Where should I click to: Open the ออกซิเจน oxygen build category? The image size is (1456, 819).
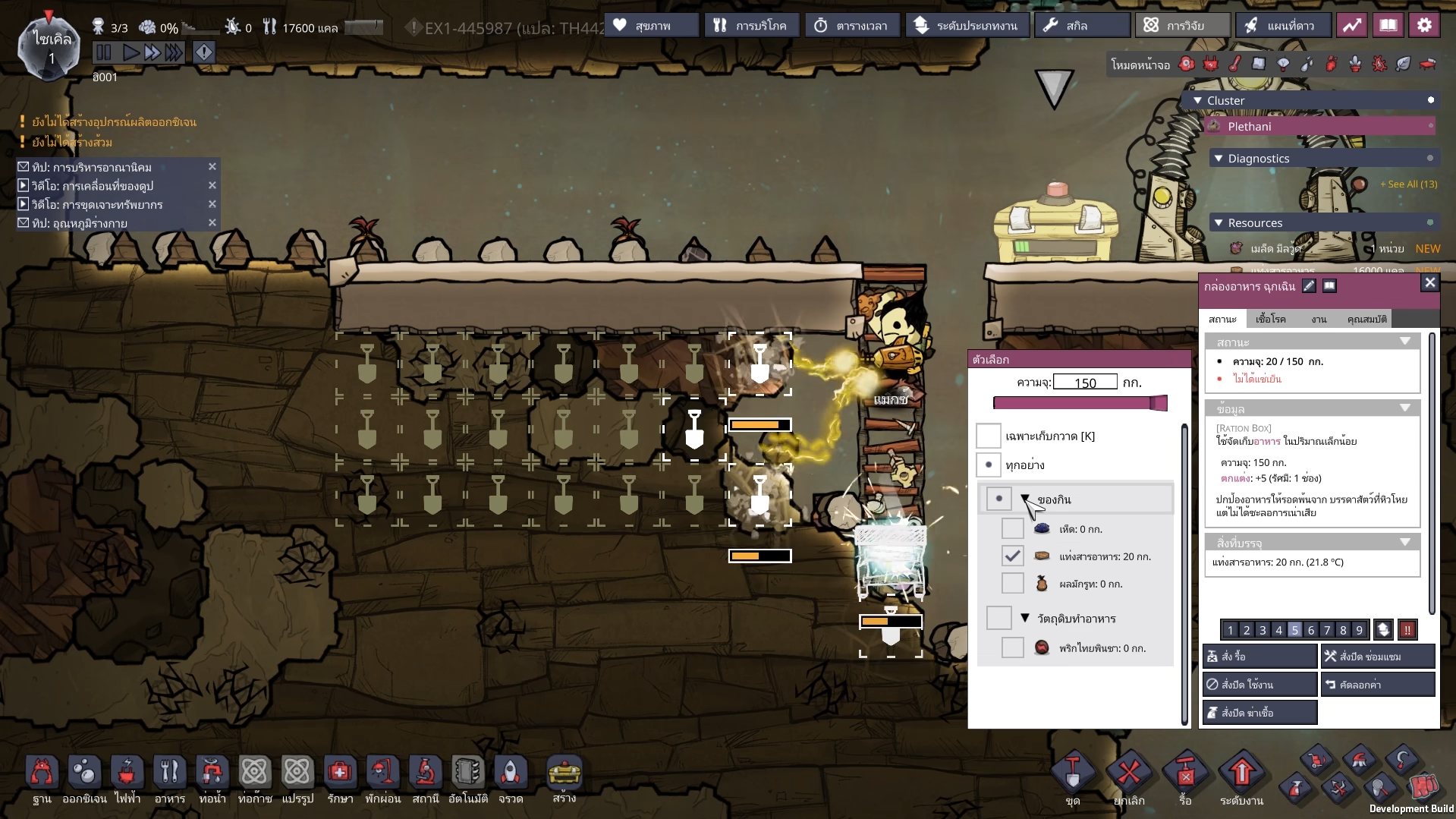tap(84, 777)
